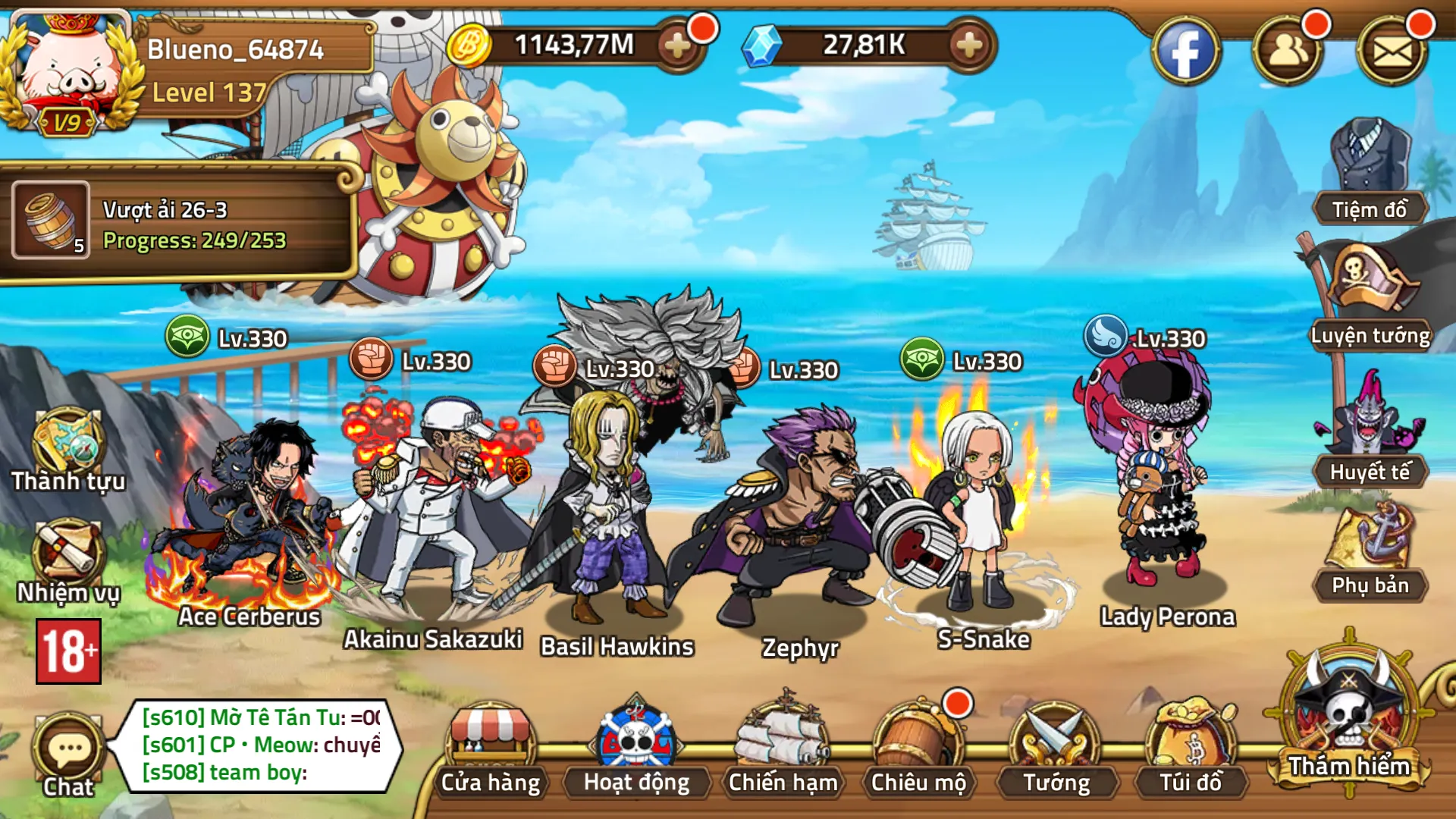Start Thám hiểm exploration
This screenshot has height=819, width=1456.
coord(1349,717)
